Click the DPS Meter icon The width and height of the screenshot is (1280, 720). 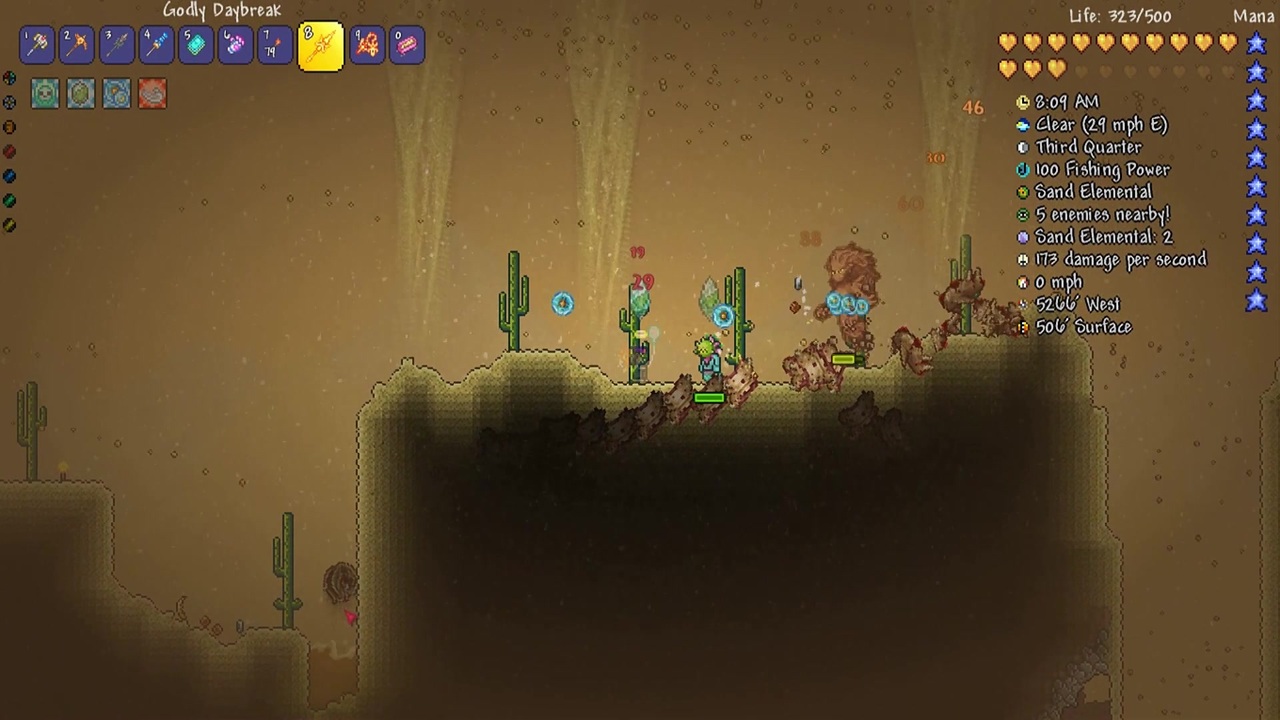click(1022, 259)
